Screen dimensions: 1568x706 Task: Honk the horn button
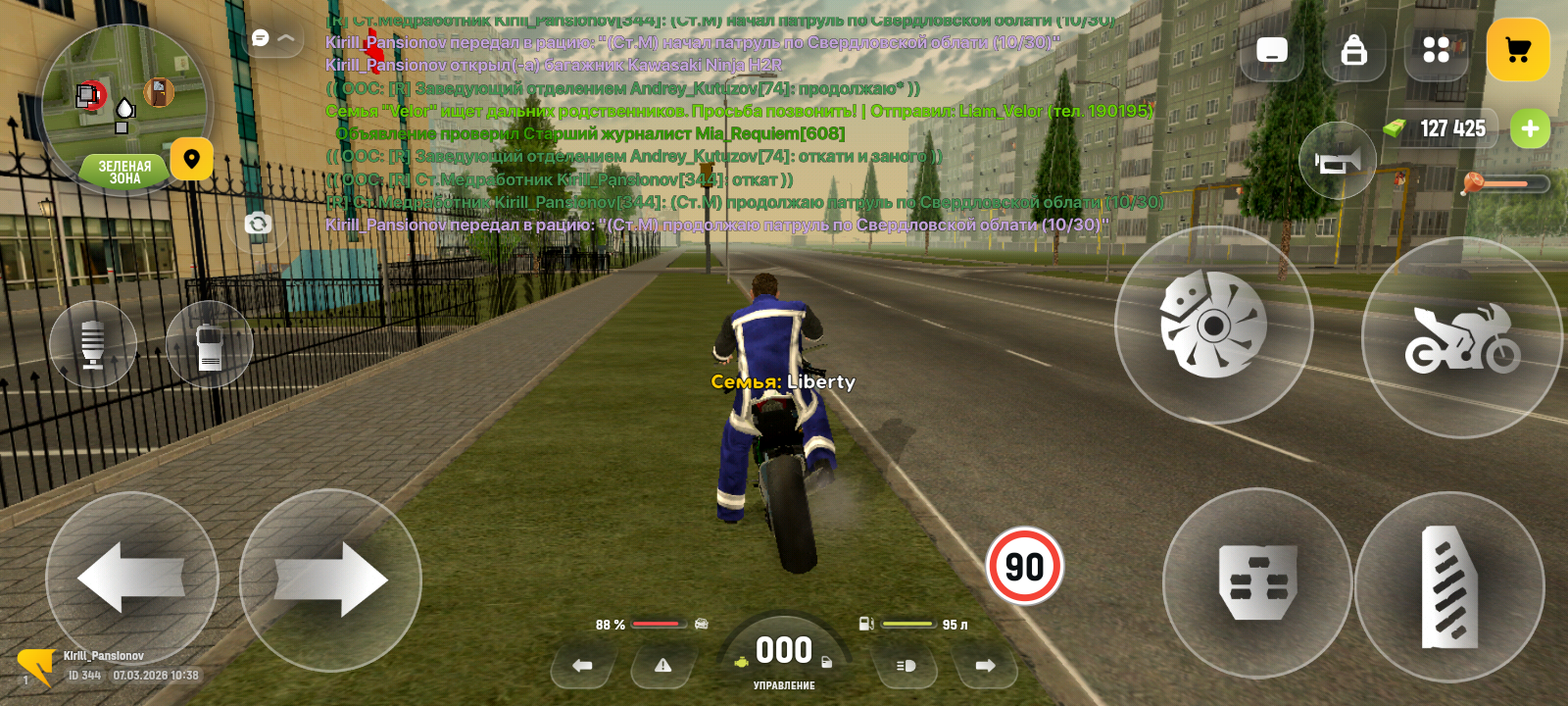[1338, 161]
